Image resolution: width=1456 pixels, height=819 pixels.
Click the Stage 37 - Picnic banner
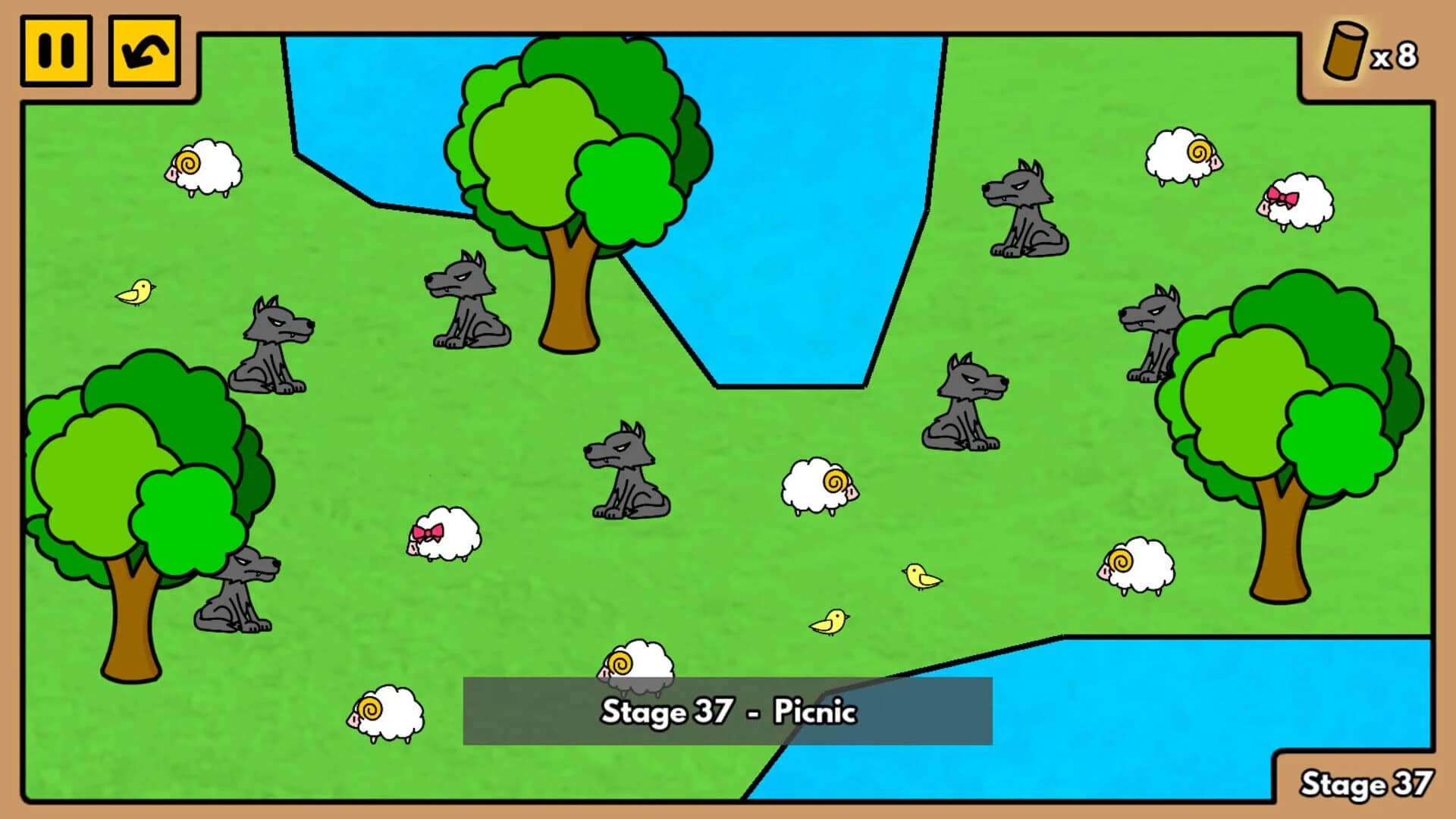[x=728, y=713]
